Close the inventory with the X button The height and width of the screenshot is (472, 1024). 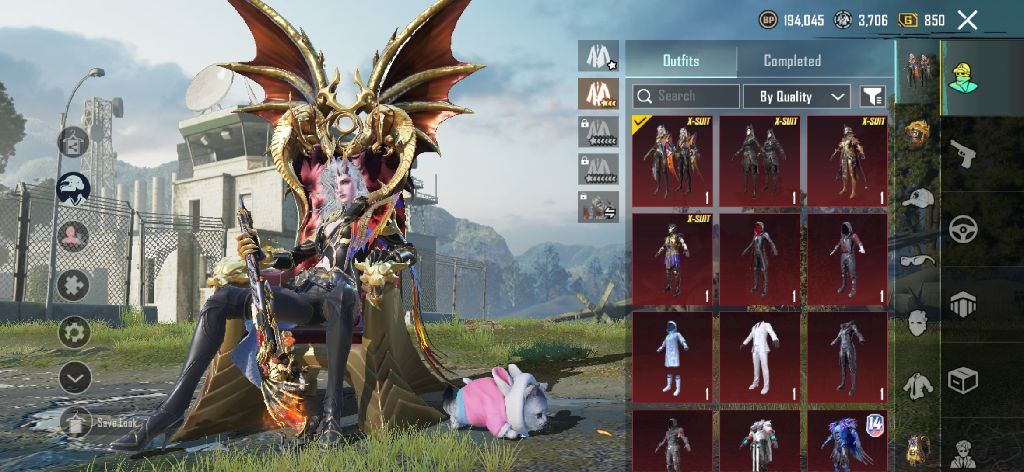click(967, 20)
